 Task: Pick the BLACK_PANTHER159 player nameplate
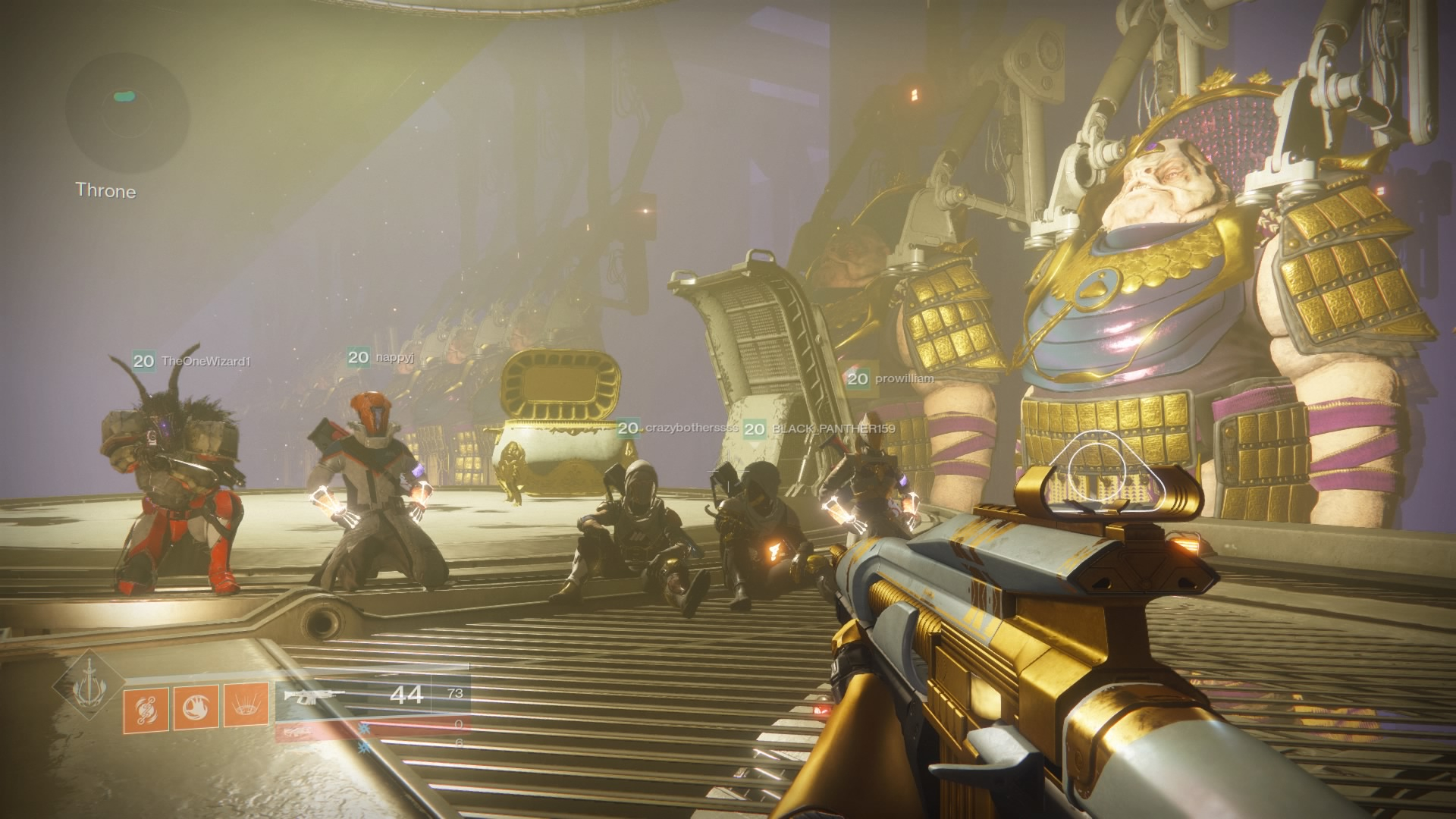coord(820,429)
